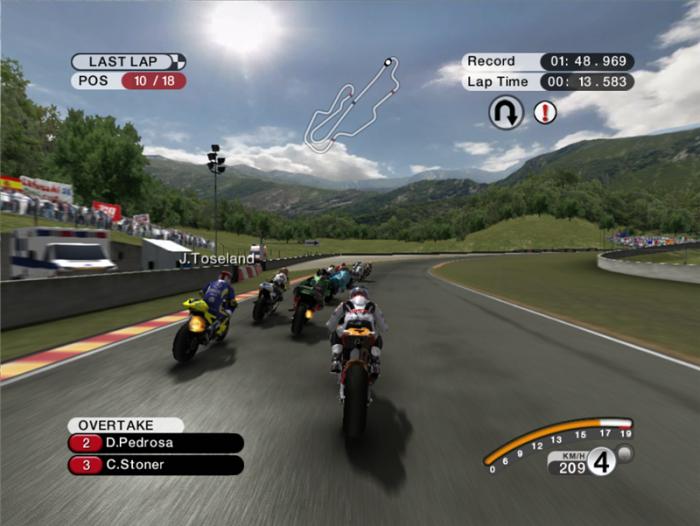Select D.Pedrosa in the overtake list
The height and width of the screenshot is (526, 700).
(x=156, y=443)
